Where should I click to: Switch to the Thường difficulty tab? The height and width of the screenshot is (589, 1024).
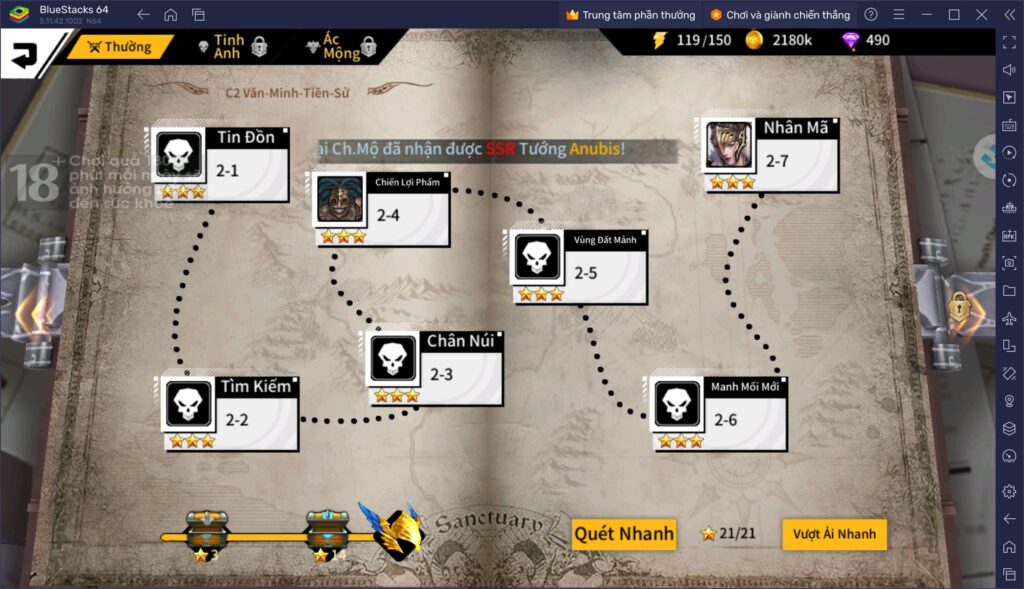click(x=119, y=47)
